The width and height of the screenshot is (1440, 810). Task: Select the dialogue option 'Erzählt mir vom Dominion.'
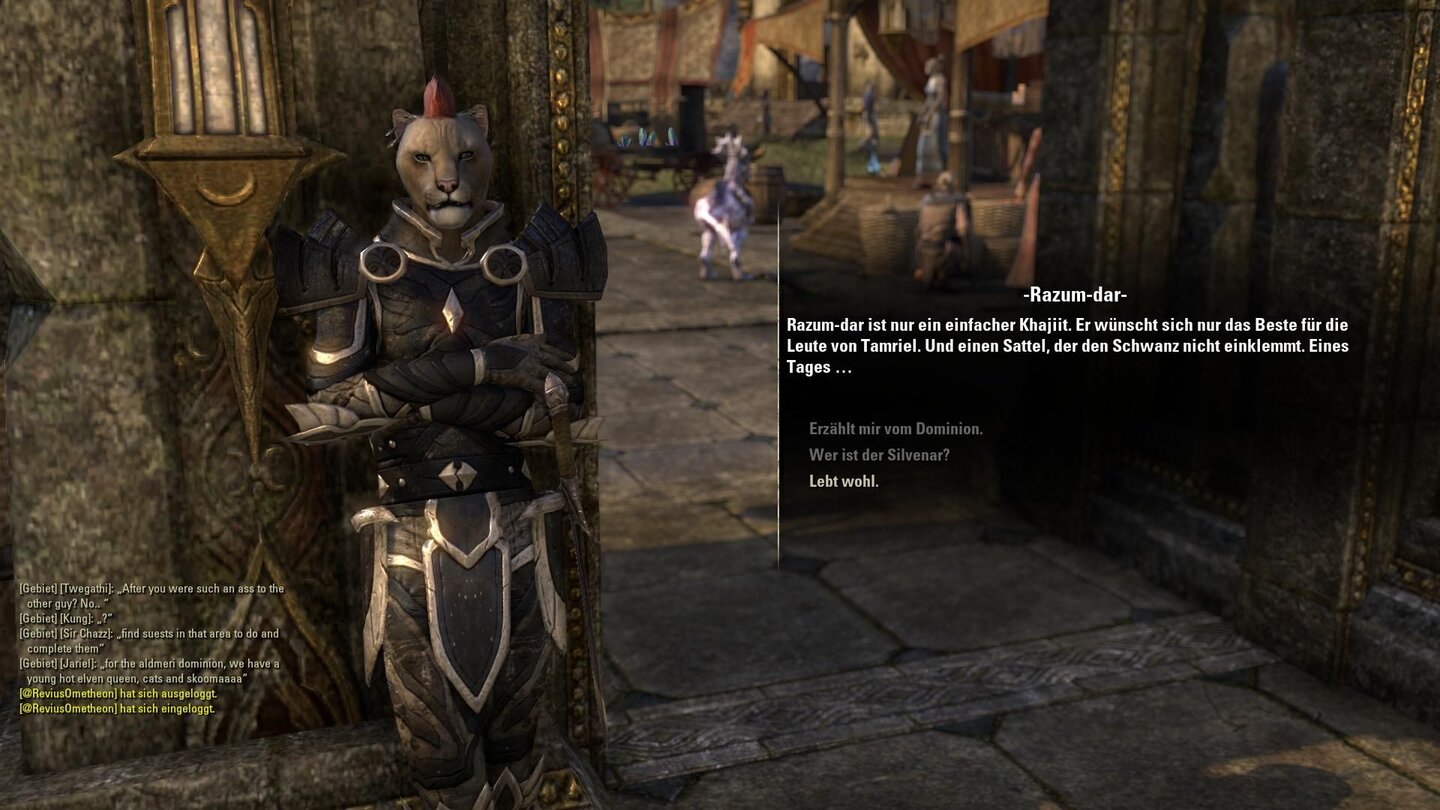pyautogui.click(x=895, y=428)
